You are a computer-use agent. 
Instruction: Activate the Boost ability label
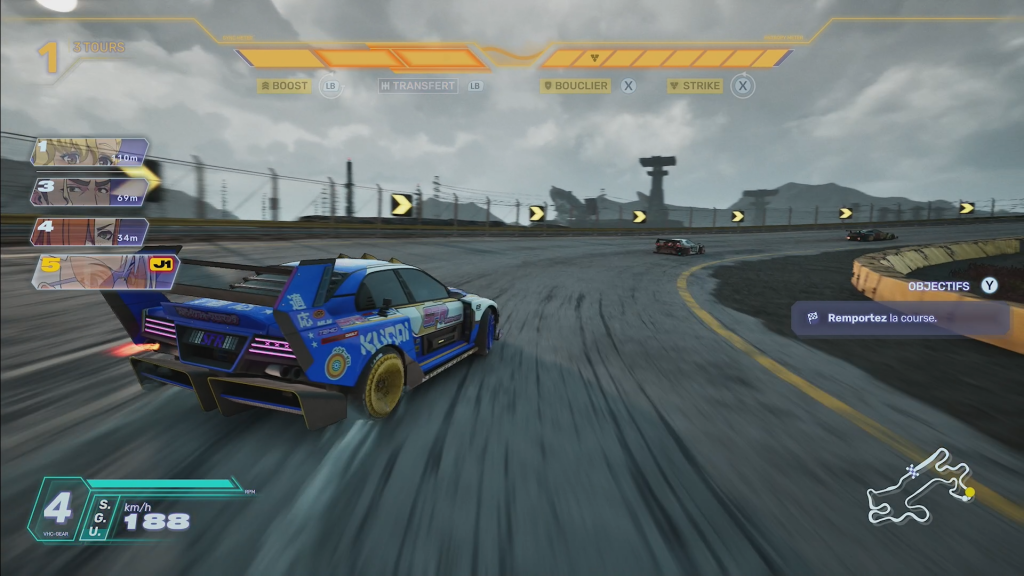tap(284, 86)
